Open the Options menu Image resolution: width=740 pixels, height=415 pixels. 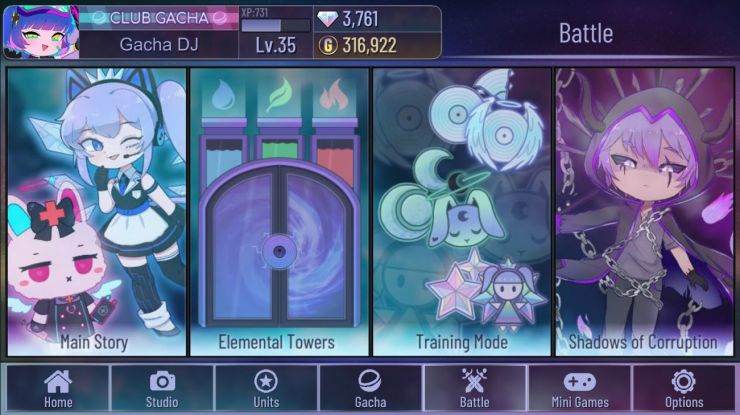[x=684, y=388]
